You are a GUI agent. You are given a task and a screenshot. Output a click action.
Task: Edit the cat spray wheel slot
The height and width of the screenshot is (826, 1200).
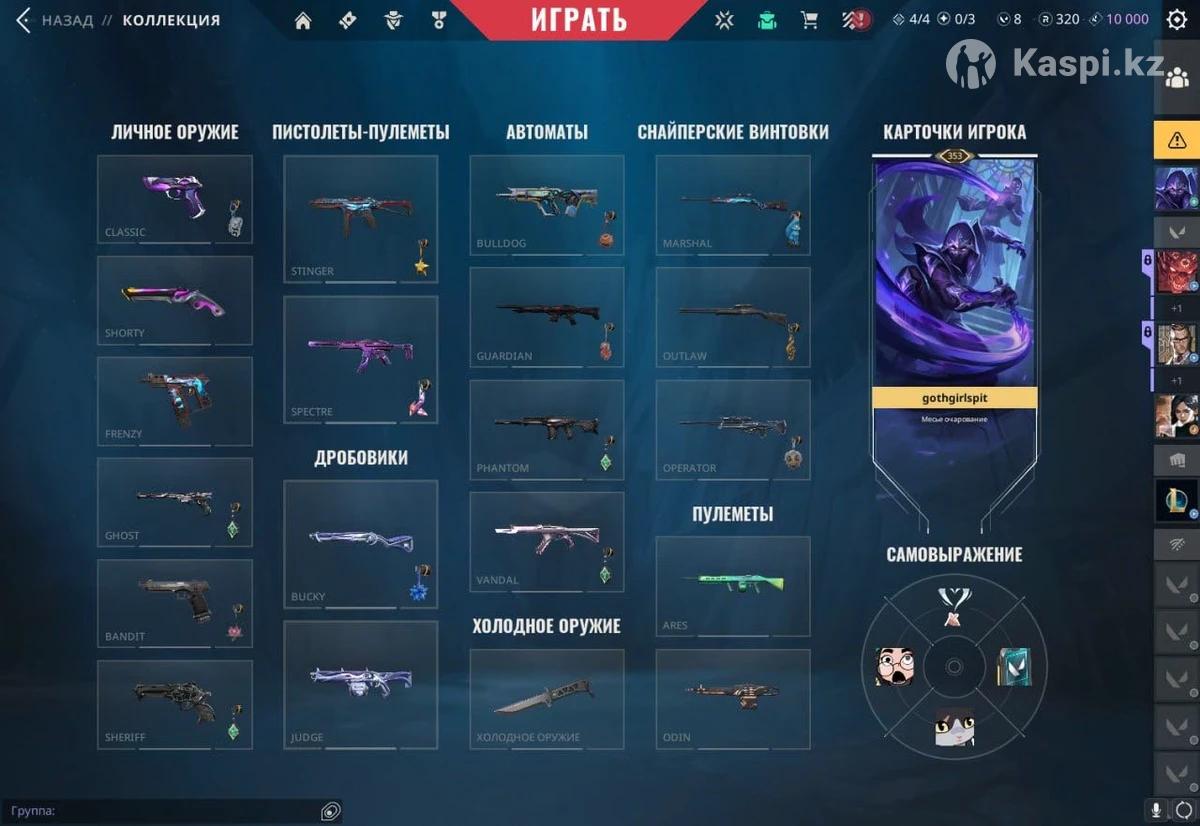point(954,726)
